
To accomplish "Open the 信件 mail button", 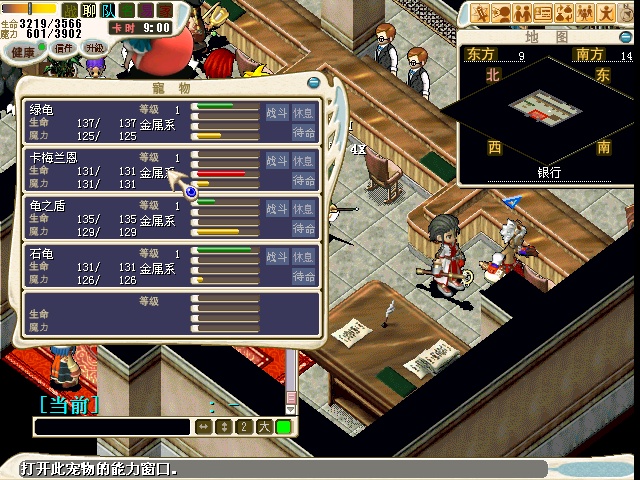I will [64, 49].
